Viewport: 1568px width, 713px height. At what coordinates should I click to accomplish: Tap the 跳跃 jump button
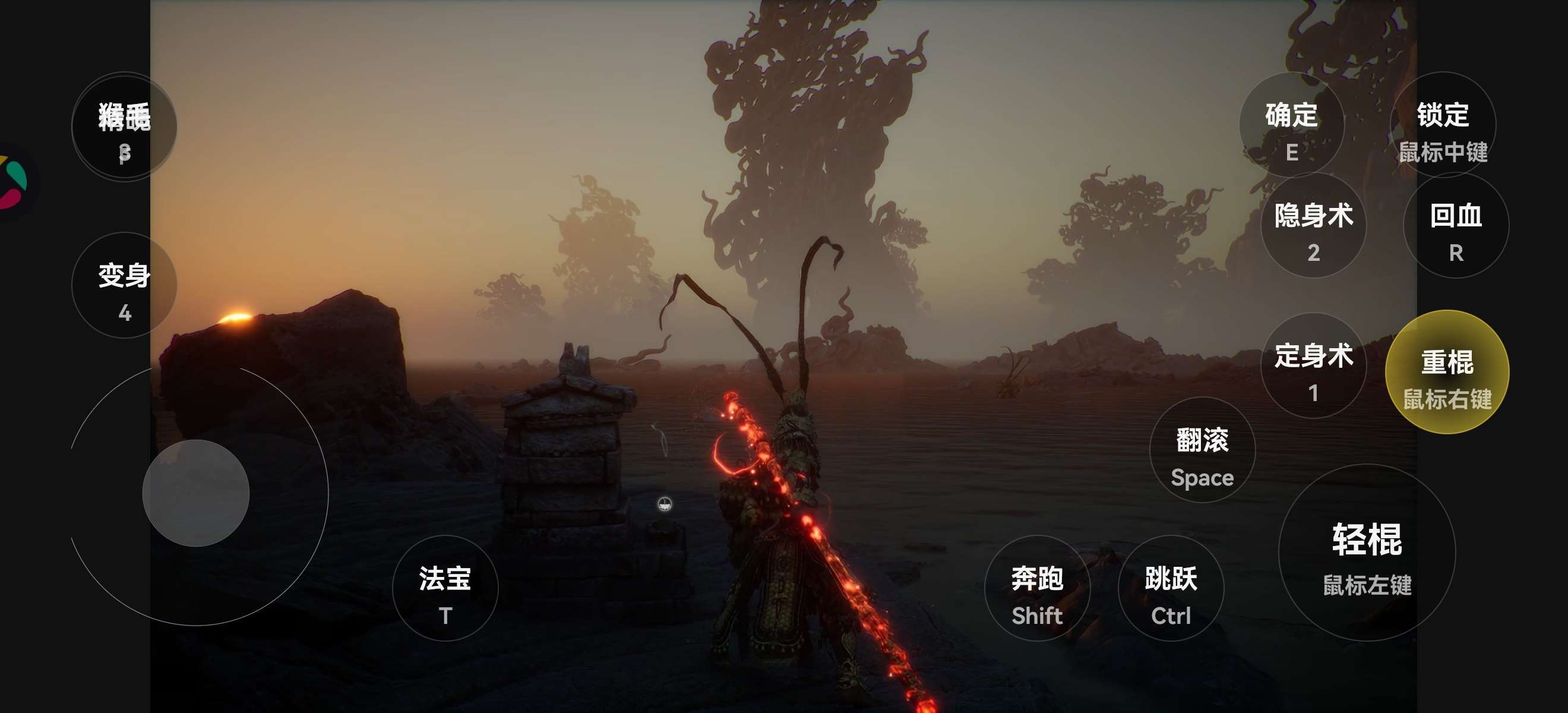1171,588
